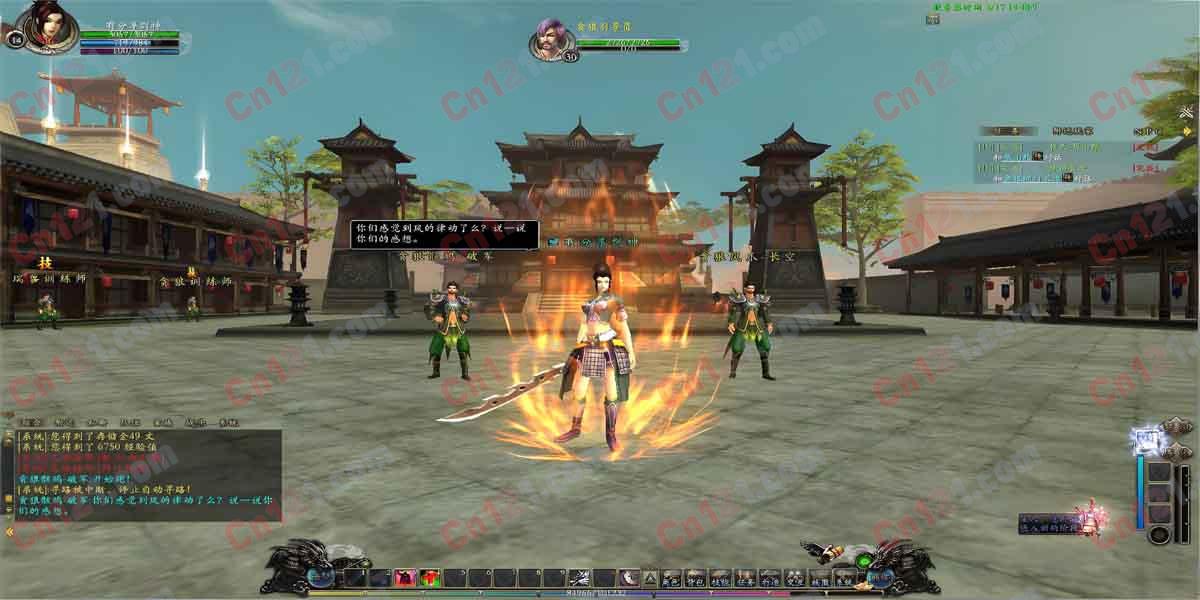
Task: Use the crescent moon hotbar skill
Action: tap(629, 577)
